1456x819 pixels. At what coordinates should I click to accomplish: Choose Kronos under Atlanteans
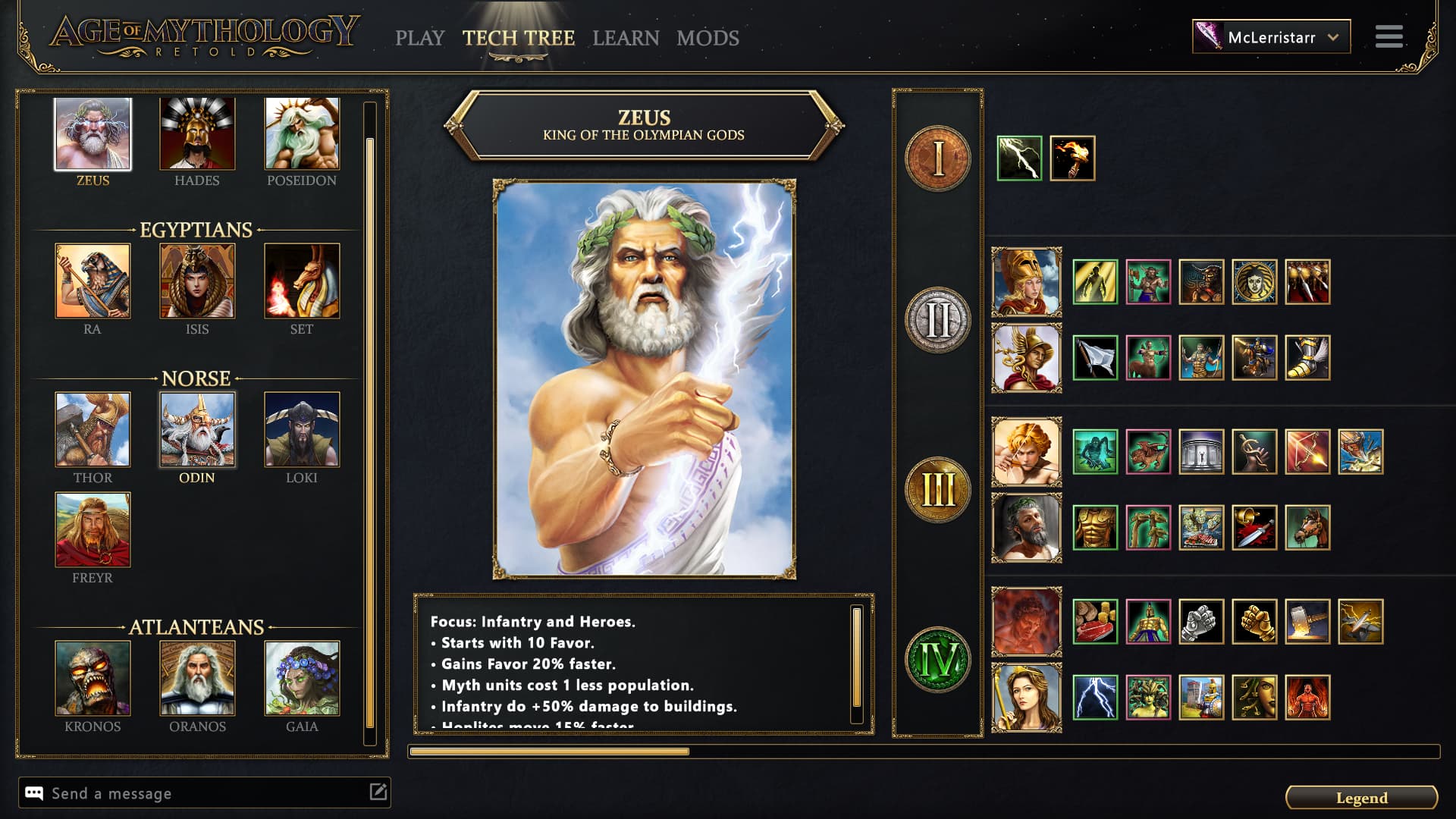pos(93,677)
